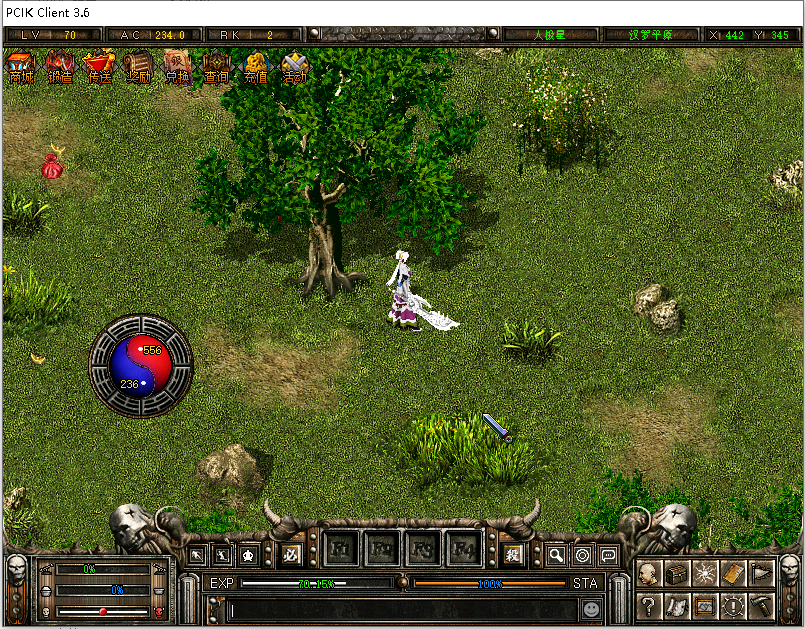Viewport: 806px width, 629px height.
Task: Select the 传送 teleport icon
Action: pos(99,68)
